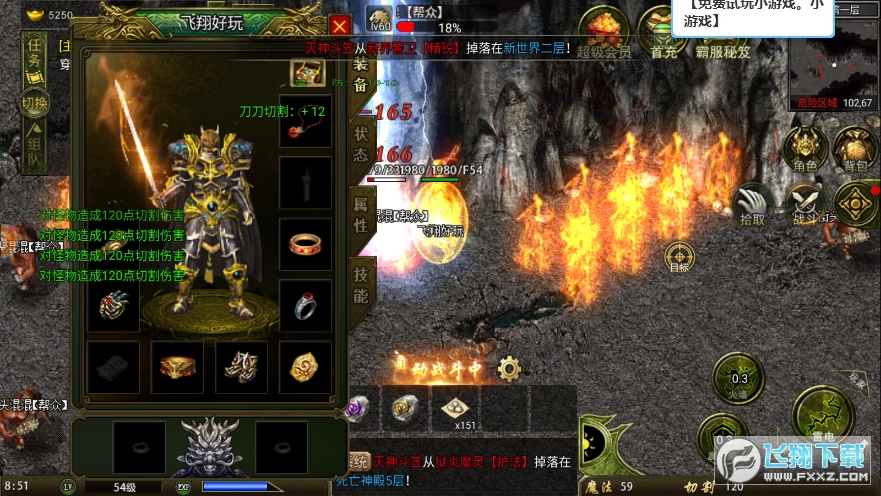Select the 任务 quest tab
The image size is (881, 496).
tap(35, 54)
